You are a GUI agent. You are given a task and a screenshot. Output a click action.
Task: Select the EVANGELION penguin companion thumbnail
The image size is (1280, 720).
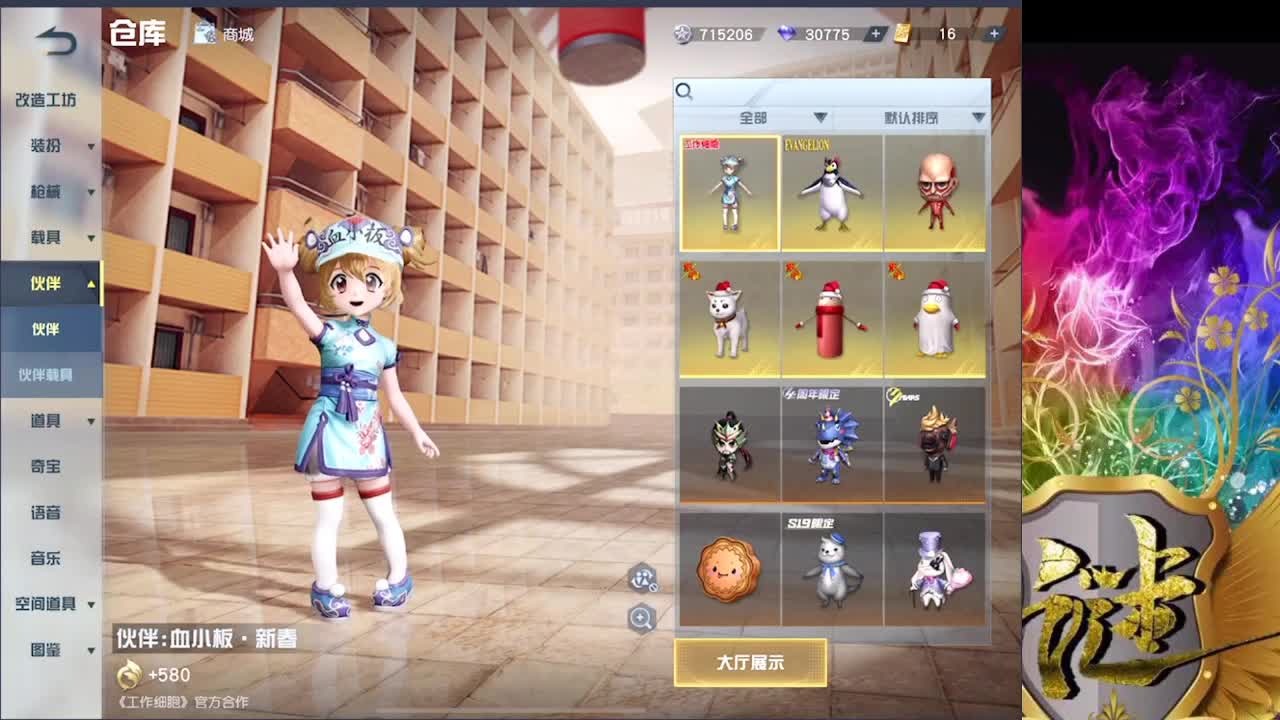coord(831,192)
